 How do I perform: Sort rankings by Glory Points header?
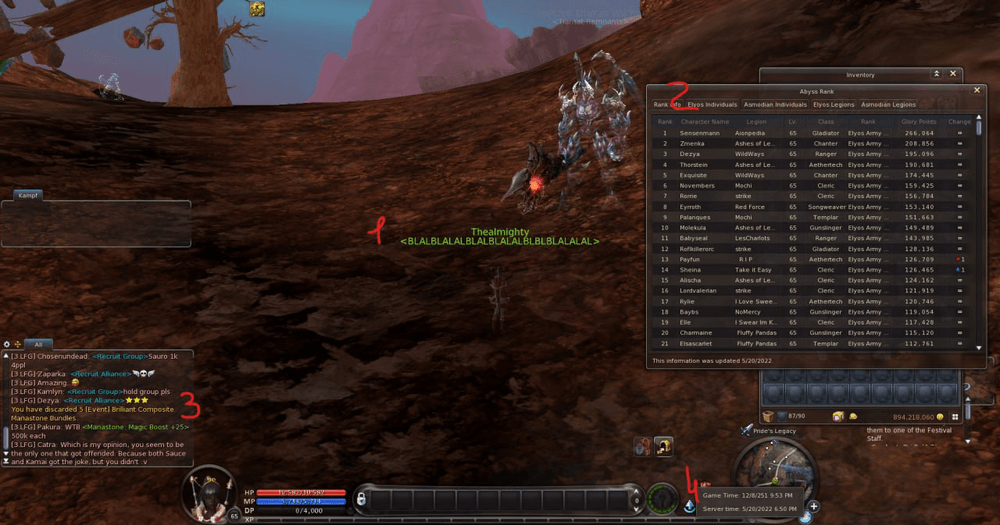point(917,121)
